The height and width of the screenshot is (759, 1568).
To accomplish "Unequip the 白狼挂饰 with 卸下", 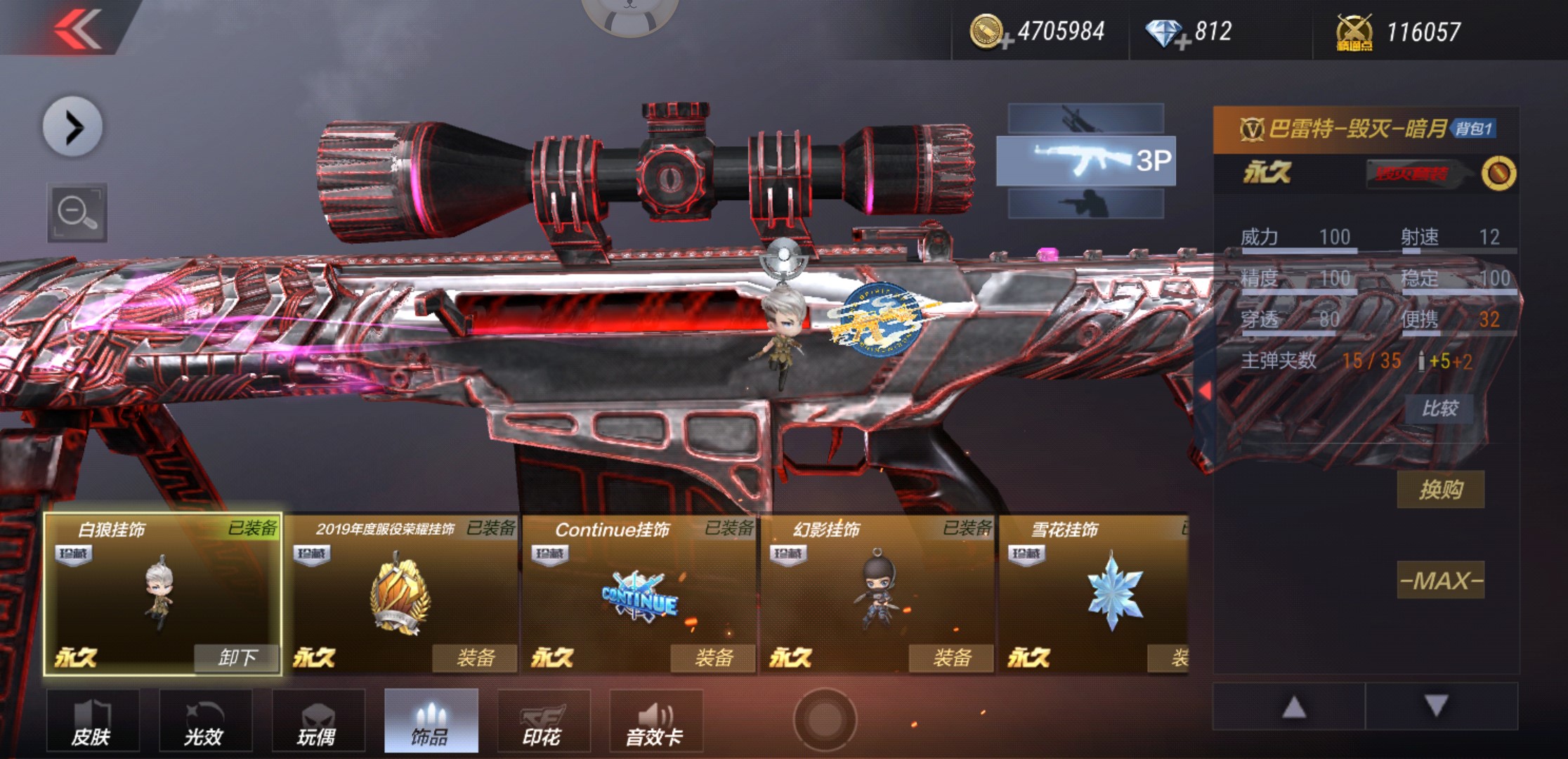I will click(237, 658).
